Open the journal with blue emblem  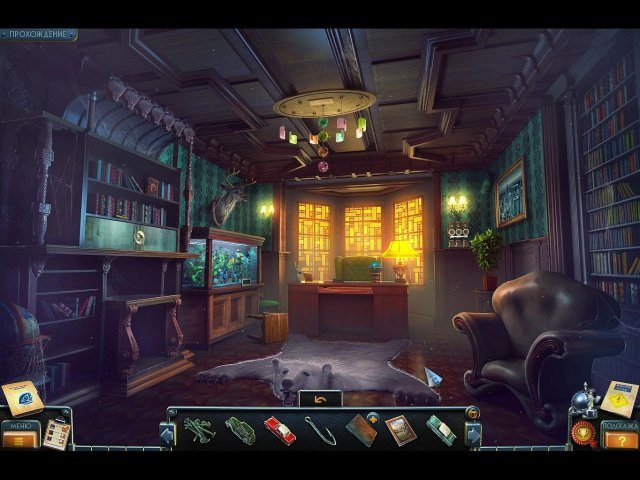click(21, 398)
